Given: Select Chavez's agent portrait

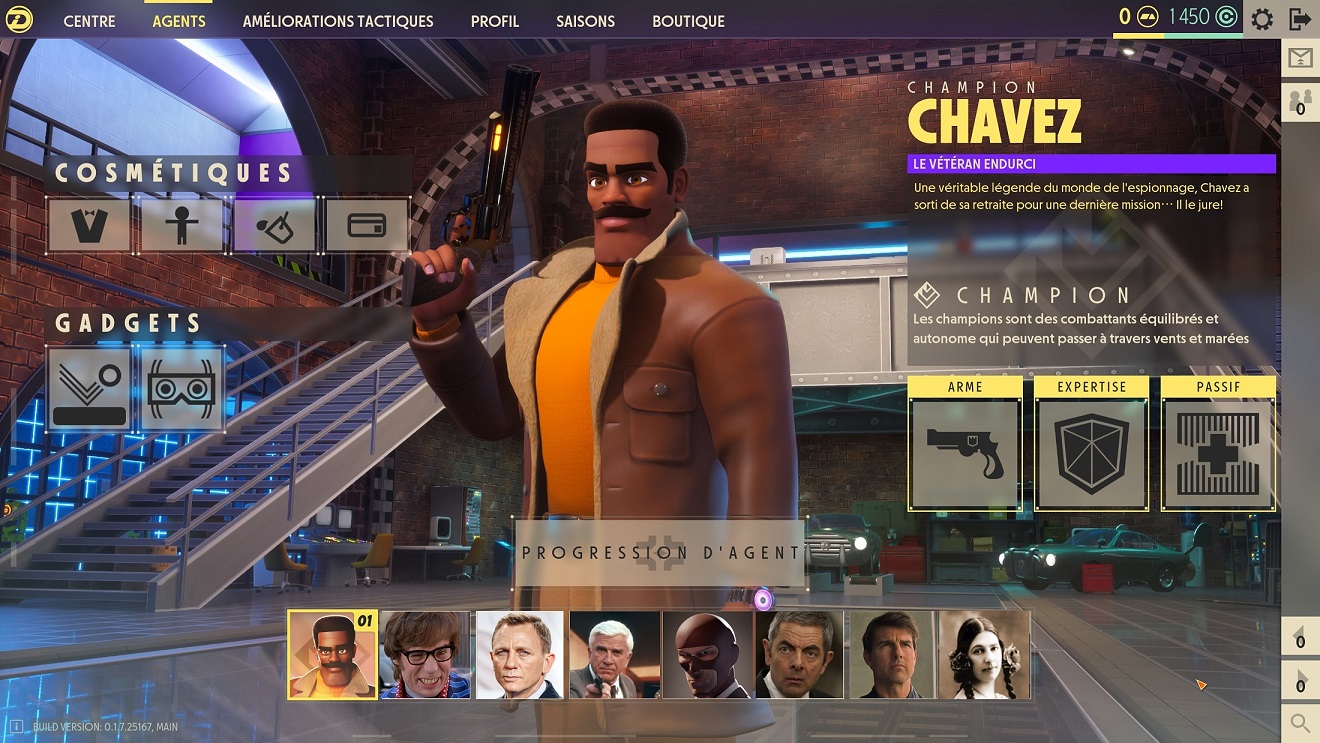Looking at the screenshot, I should point(332,655).
